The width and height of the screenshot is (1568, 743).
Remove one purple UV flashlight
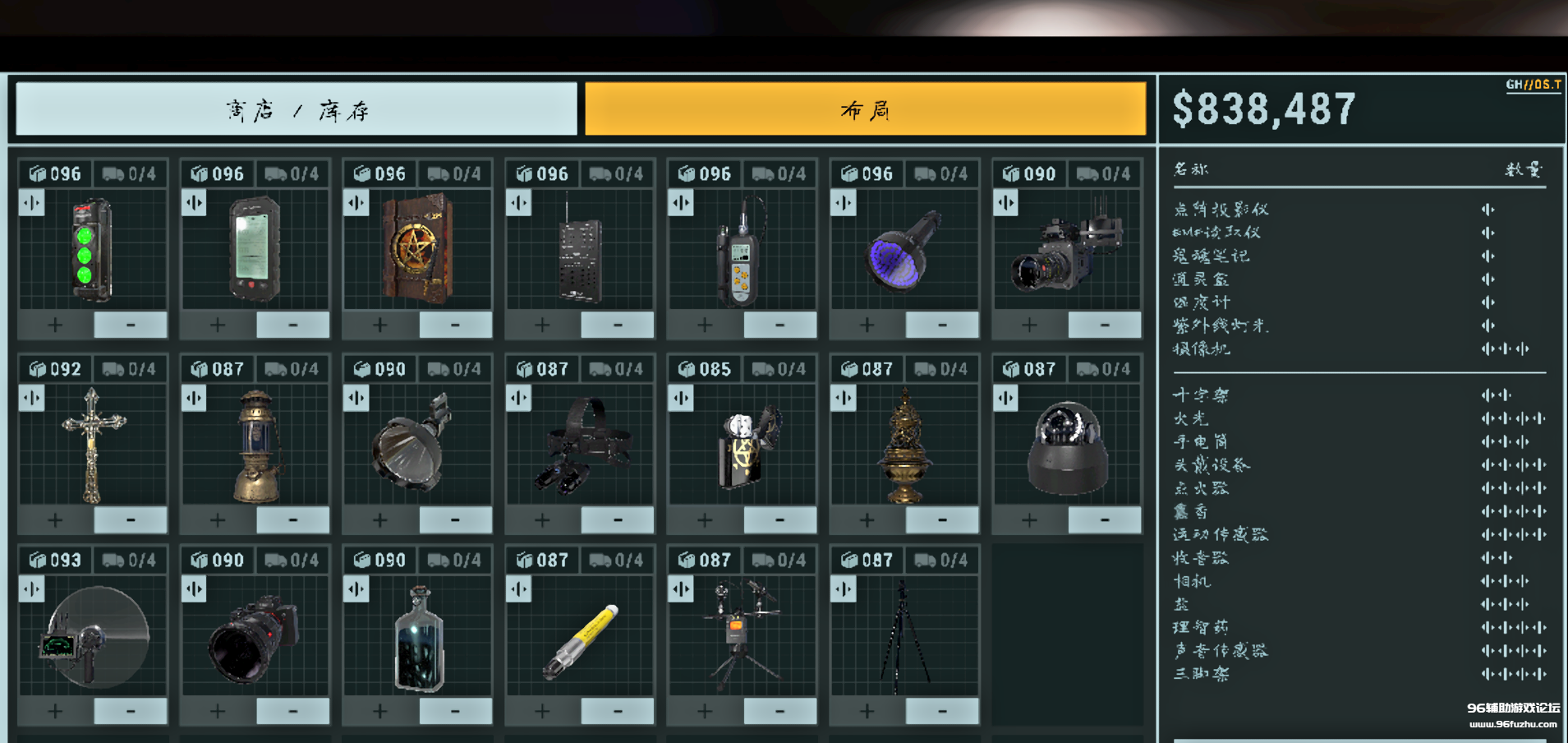pos(942,325)
